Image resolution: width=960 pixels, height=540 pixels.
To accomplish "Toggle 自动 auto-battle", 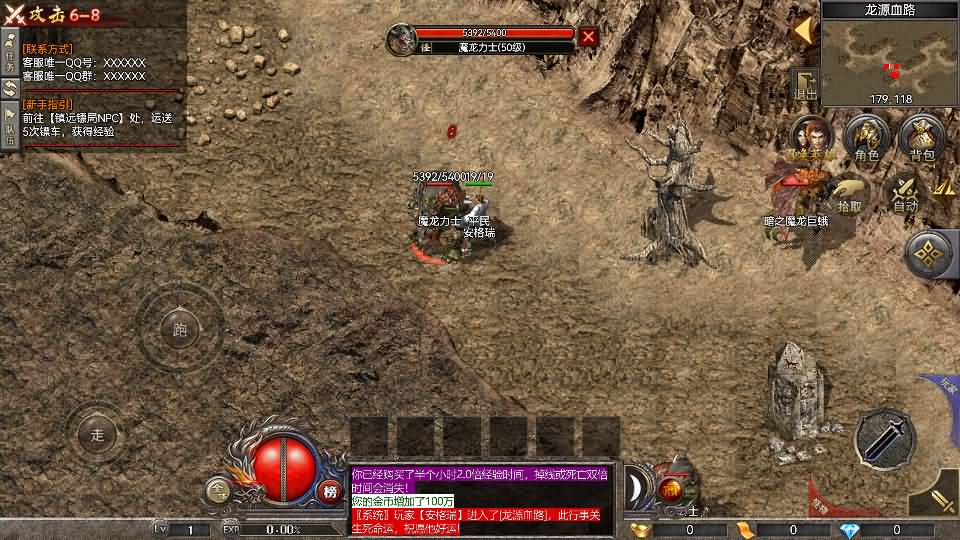I will 905,192.
